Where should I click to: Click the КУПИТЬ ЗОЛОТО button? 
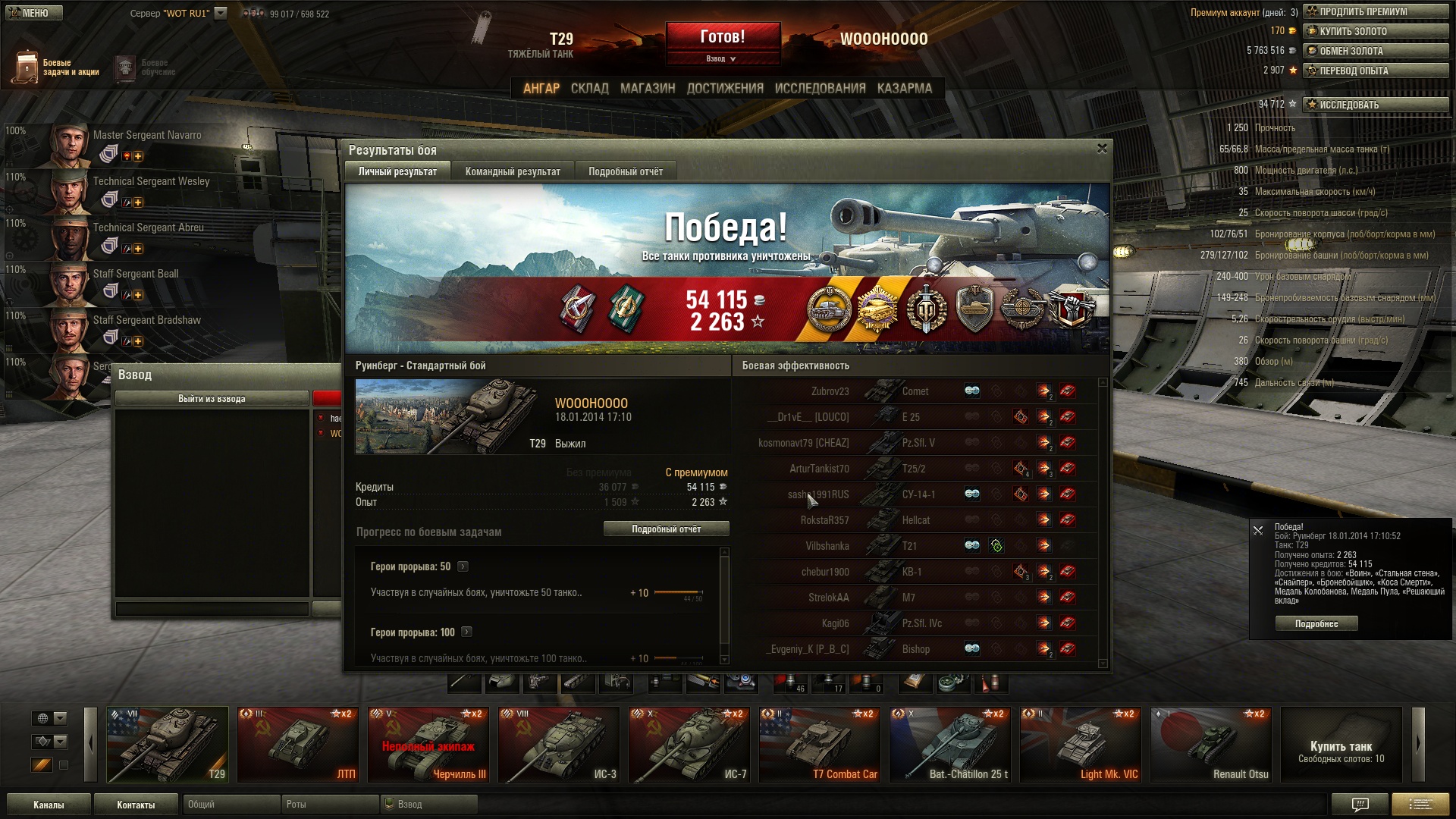[1375, 32]
